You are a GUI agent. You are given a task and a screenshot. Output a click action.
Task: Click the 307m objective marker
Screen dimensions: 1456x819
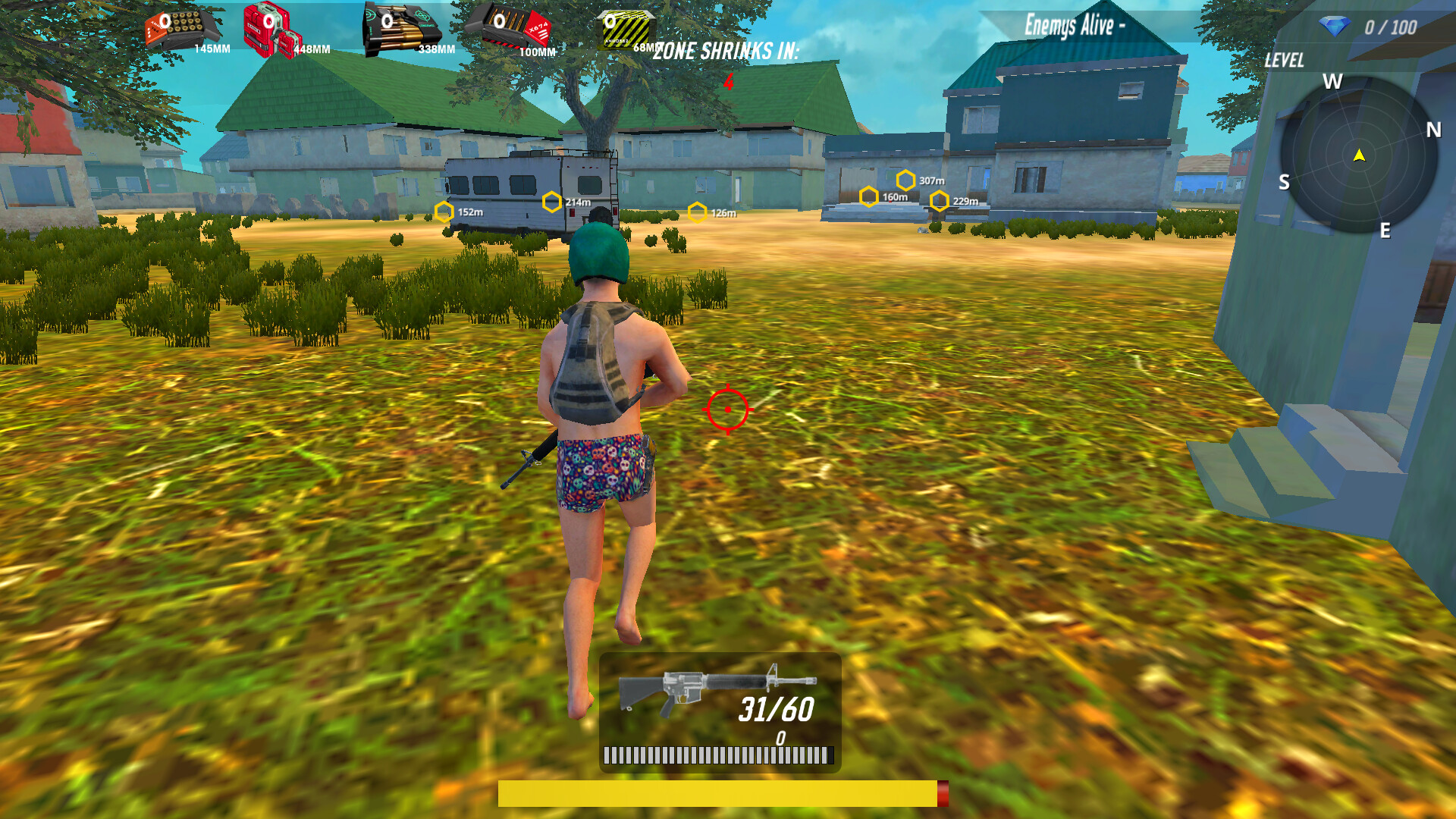905,180
